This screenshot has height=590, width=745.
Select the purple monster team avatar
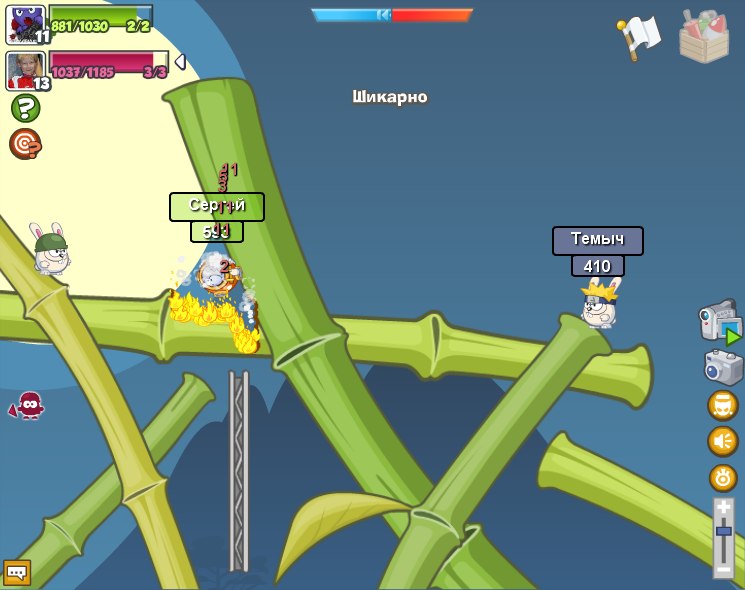tap(25, 24)
